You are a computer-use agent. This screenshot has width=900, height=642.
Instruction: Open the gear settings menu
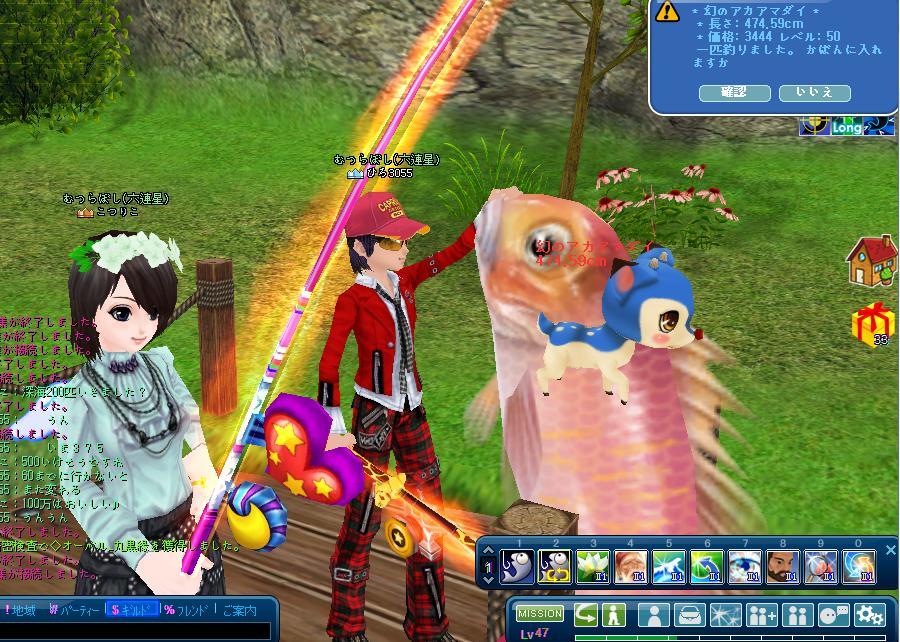click(870, 615)
